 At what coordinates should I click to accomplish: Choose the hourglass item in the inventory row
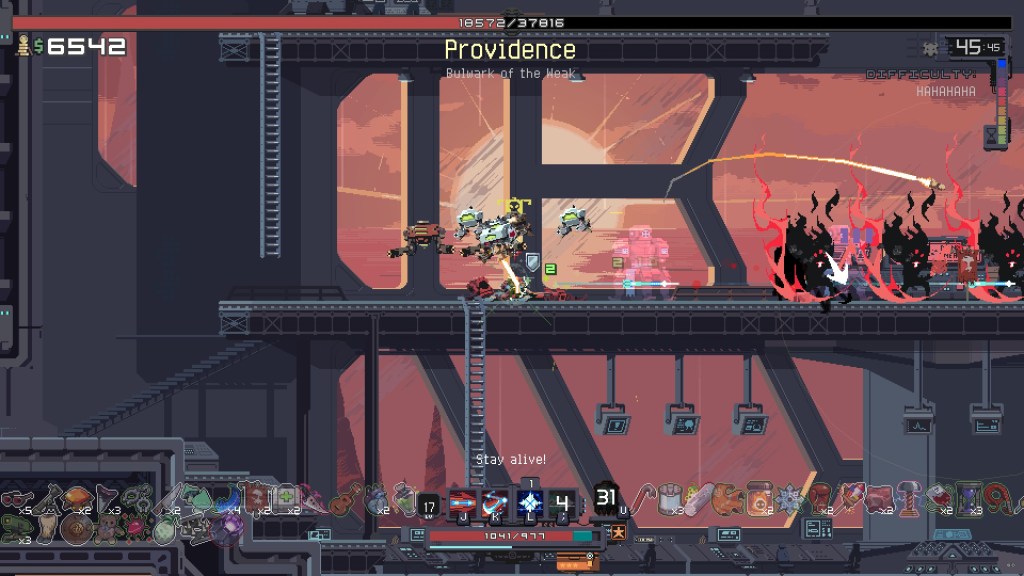coord(967,497)
